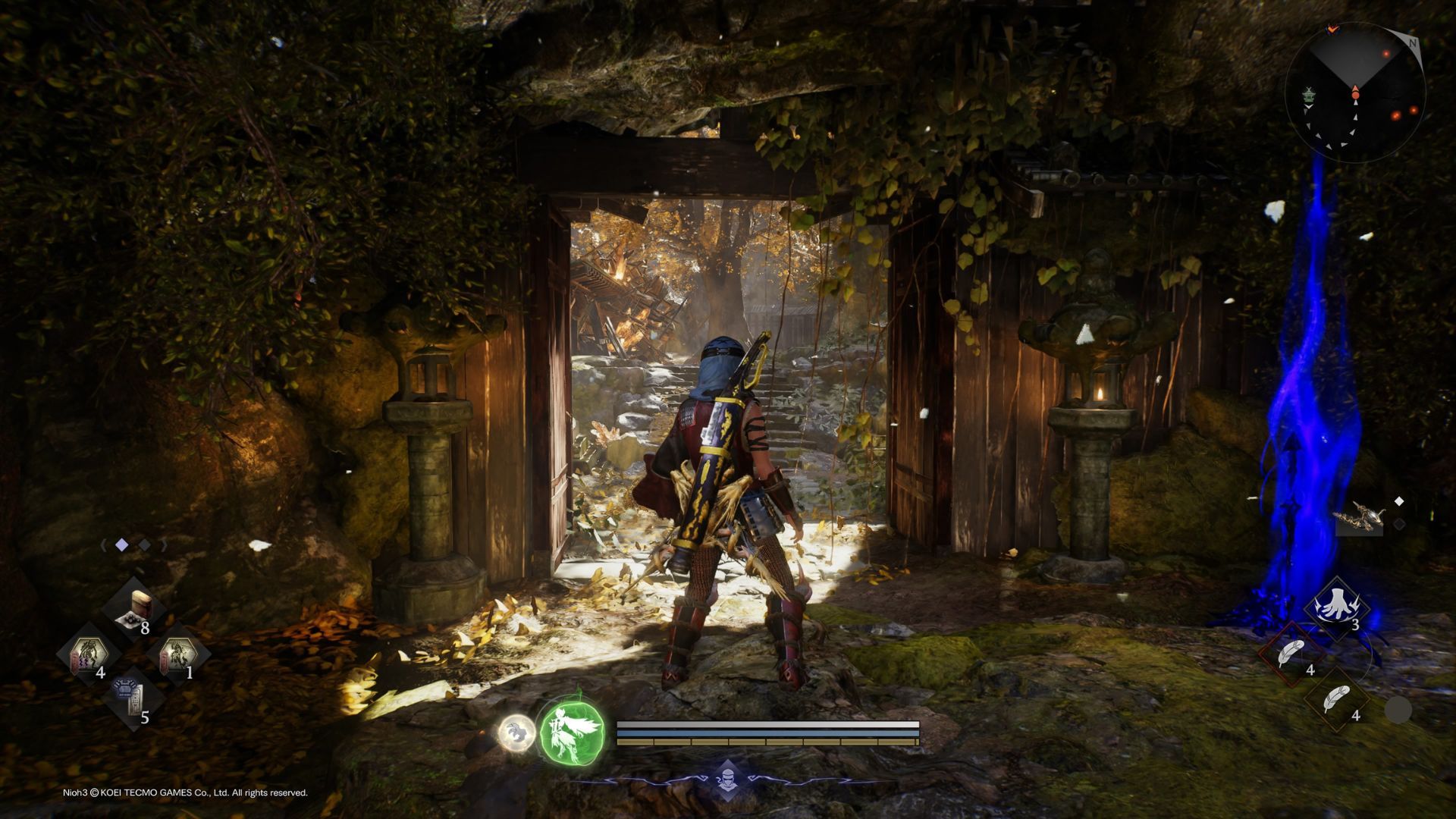Click the equipped ranged weapon icon
Screen dimensions: 1456x819
[1359, 517]
